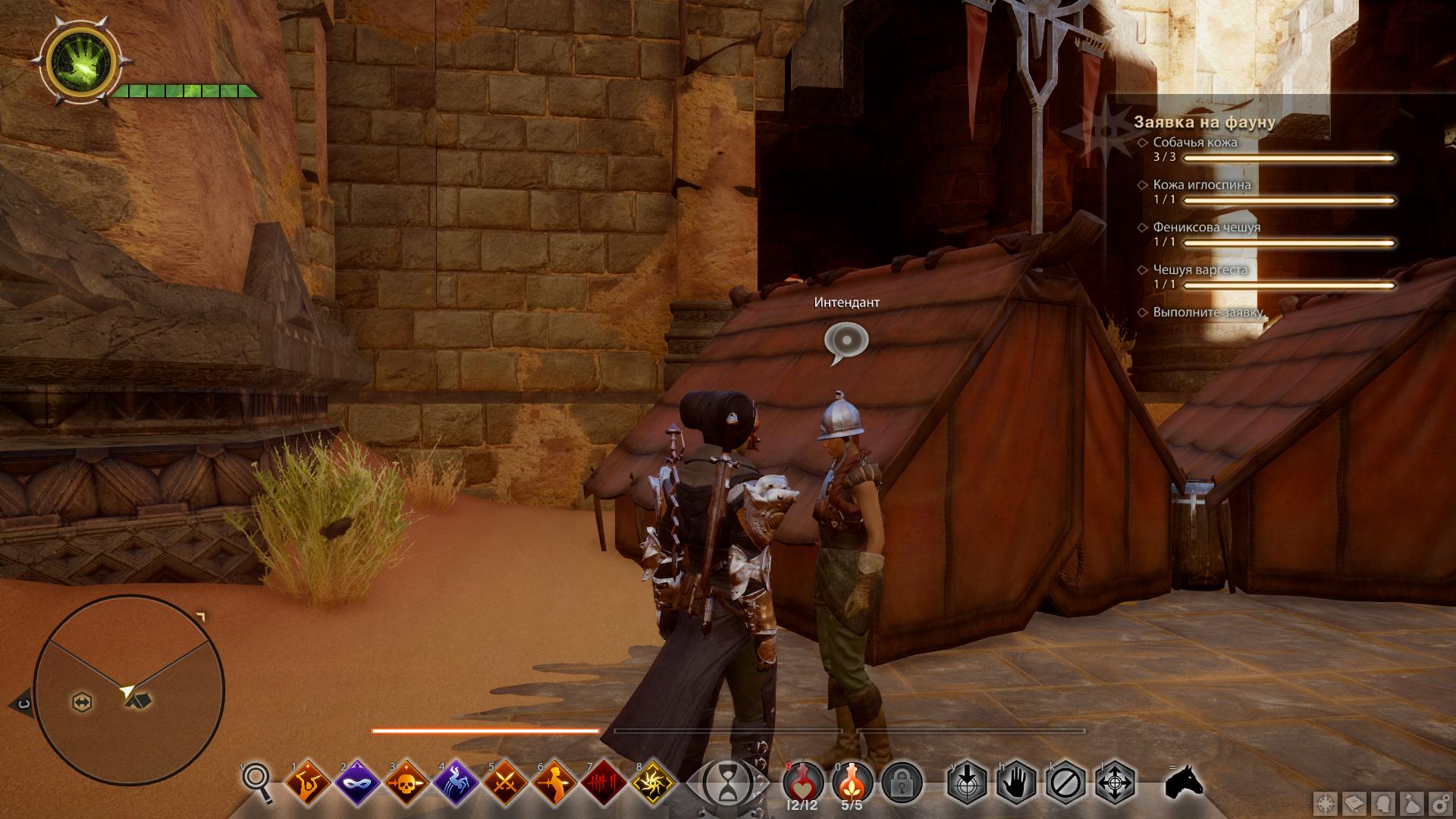Open the minimap
The image size is (1456, 819).
pyautogui.click(x=129, y=690)
